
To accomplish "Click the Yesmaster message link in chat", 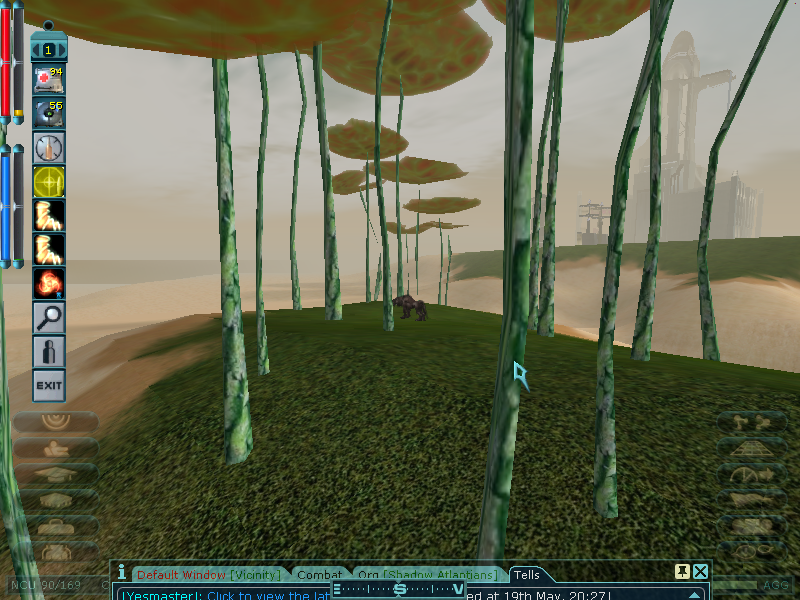I will pyautogui.click(x=220, y=595).
